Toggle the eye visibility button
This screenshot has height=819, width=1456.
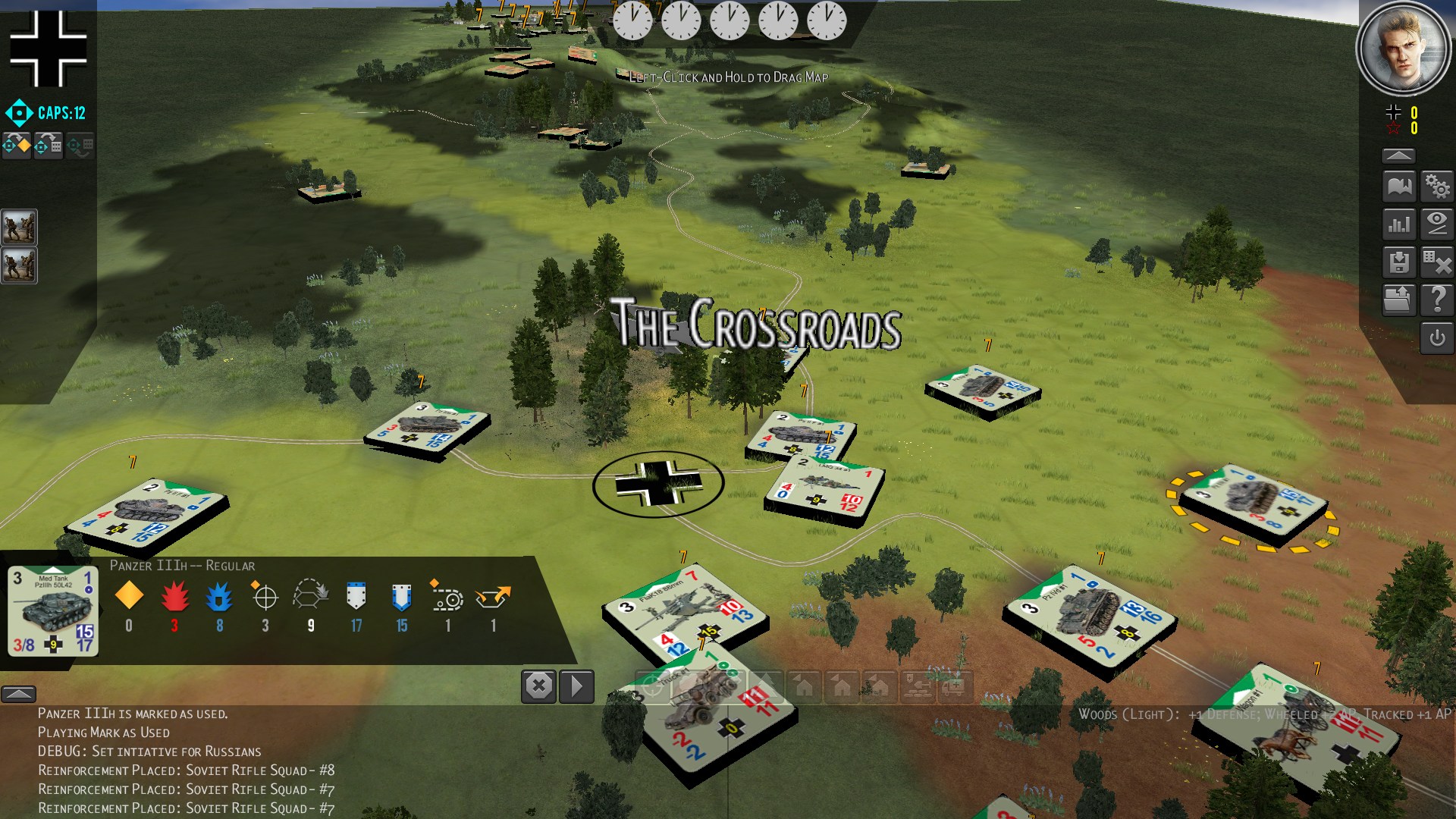coord(1437,224)
